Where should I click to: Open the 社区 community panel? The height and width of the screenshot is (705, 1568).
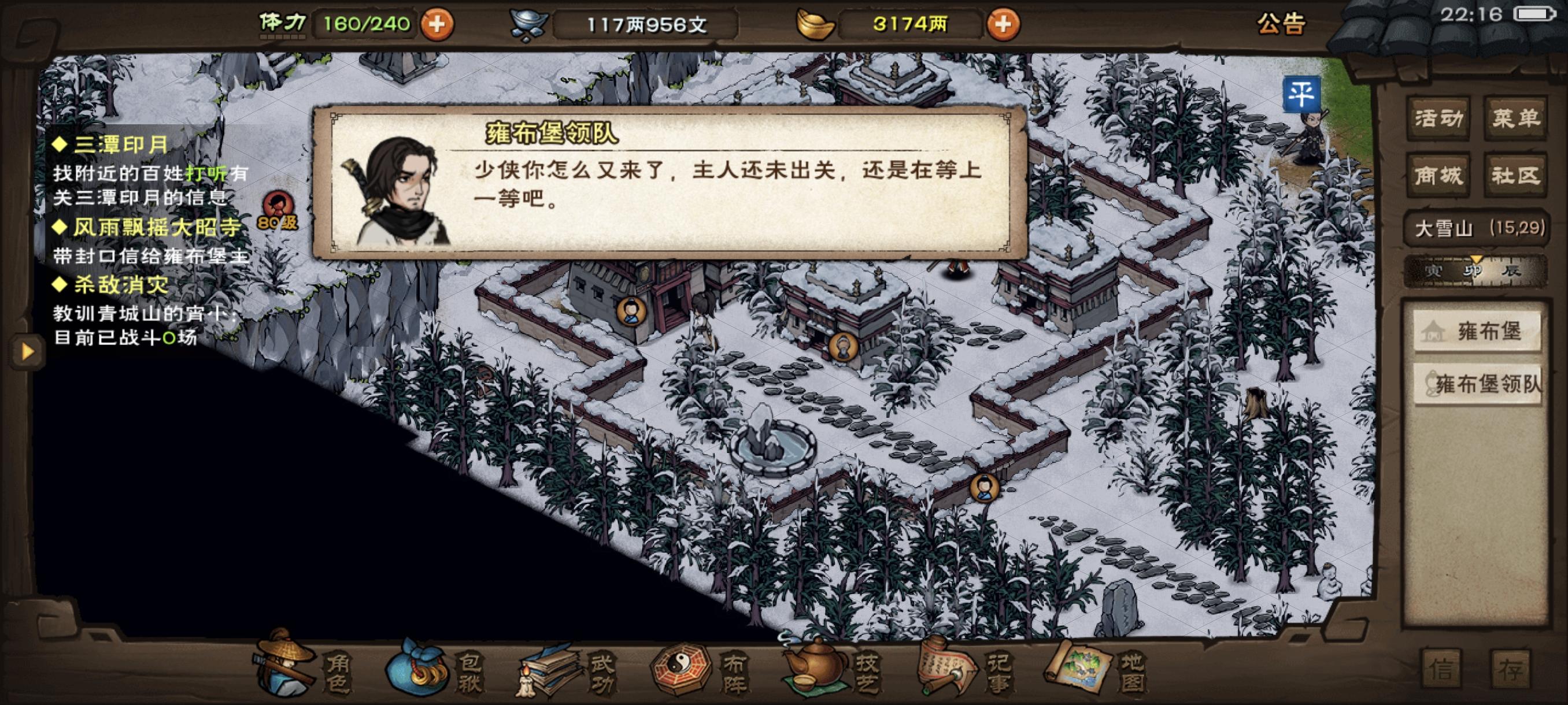coord(1518,175)
